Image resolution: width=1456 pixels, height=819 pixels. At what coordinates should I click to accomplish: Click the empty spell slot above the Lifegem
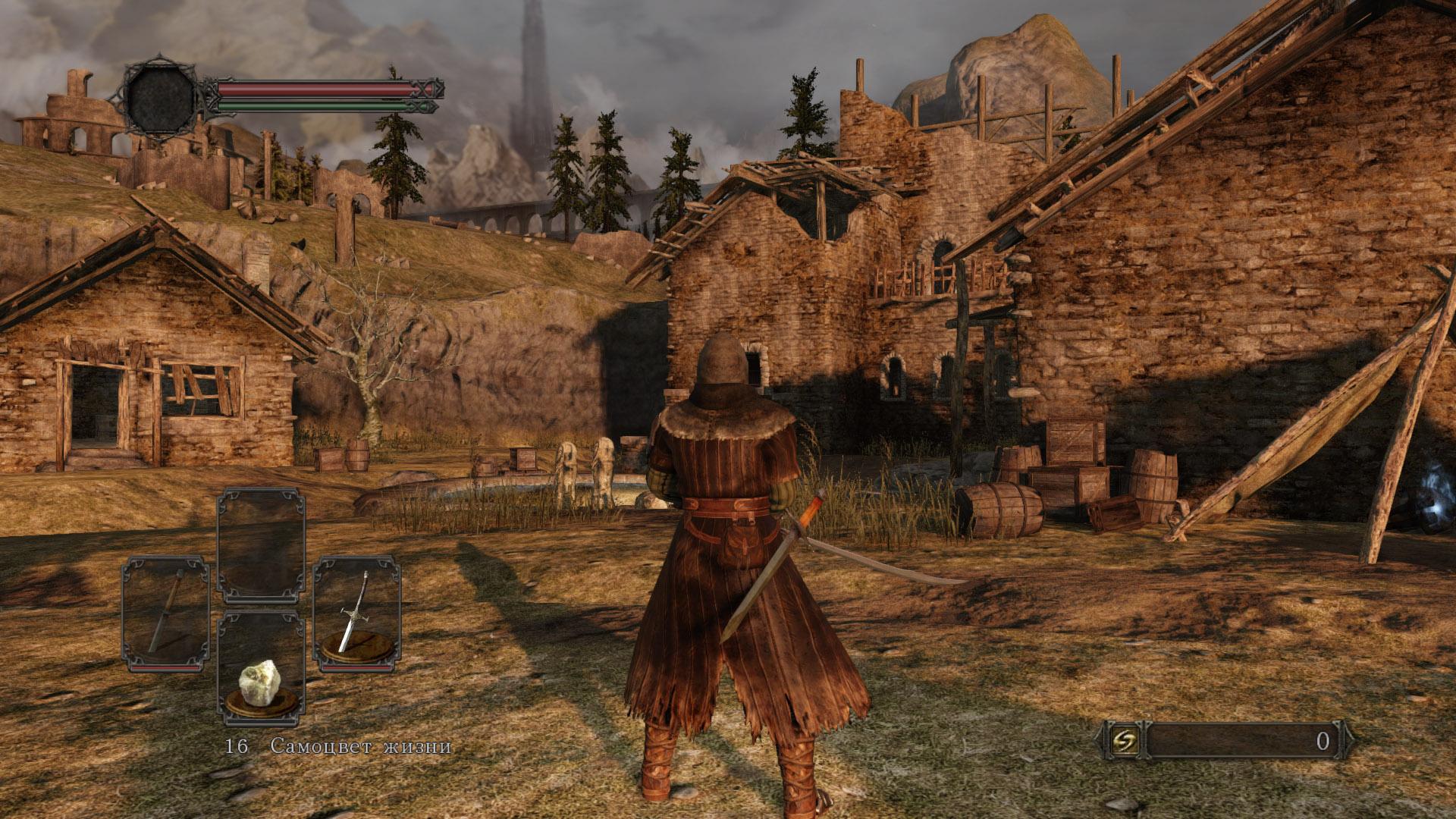[x=261, y=545]
